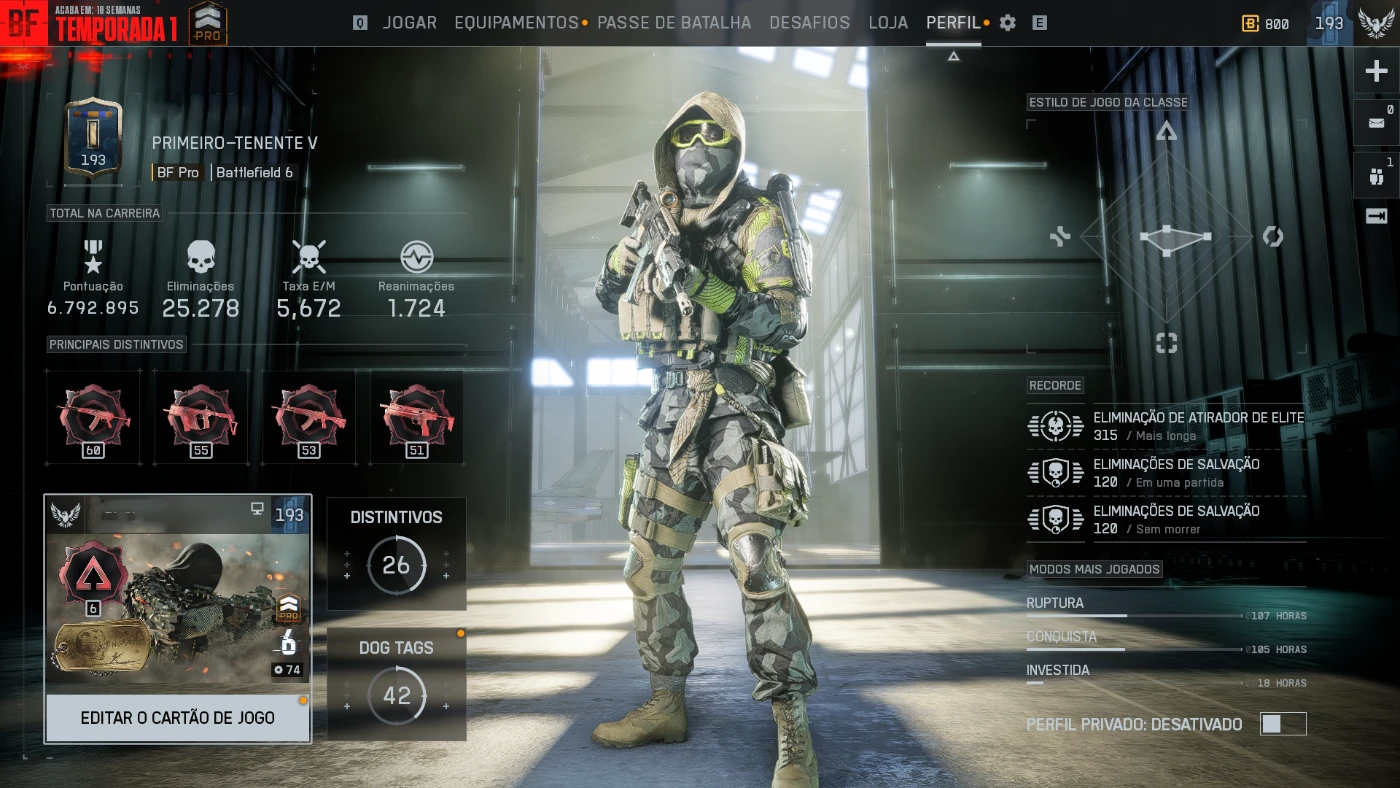Viewport: 1400px width, 788px height.
Task: Click the plus button to add squad member
Action: 1377,71
